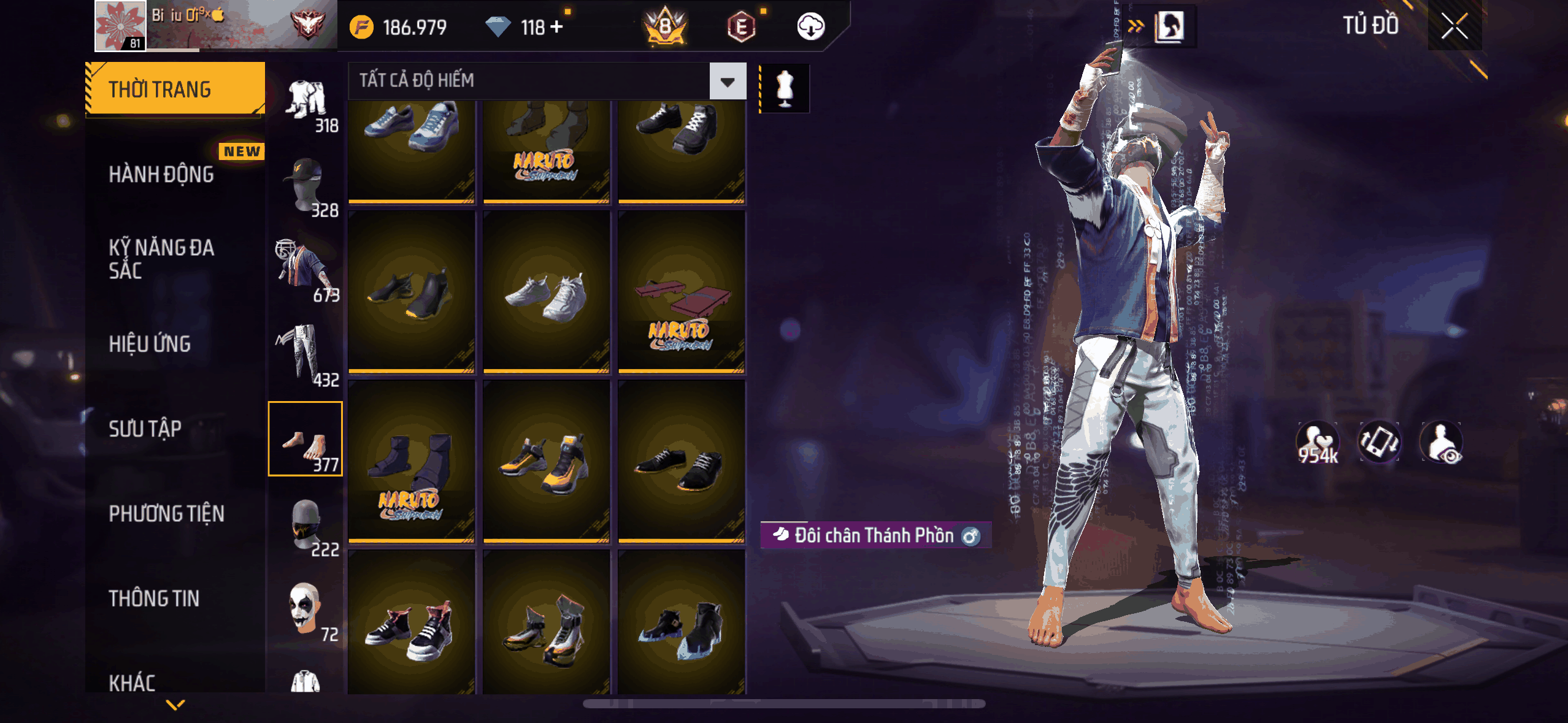The height and width of the screenshot is (723, 1568).
Task: Open the Sưu Tập section
Action: (x=145, y=429)
